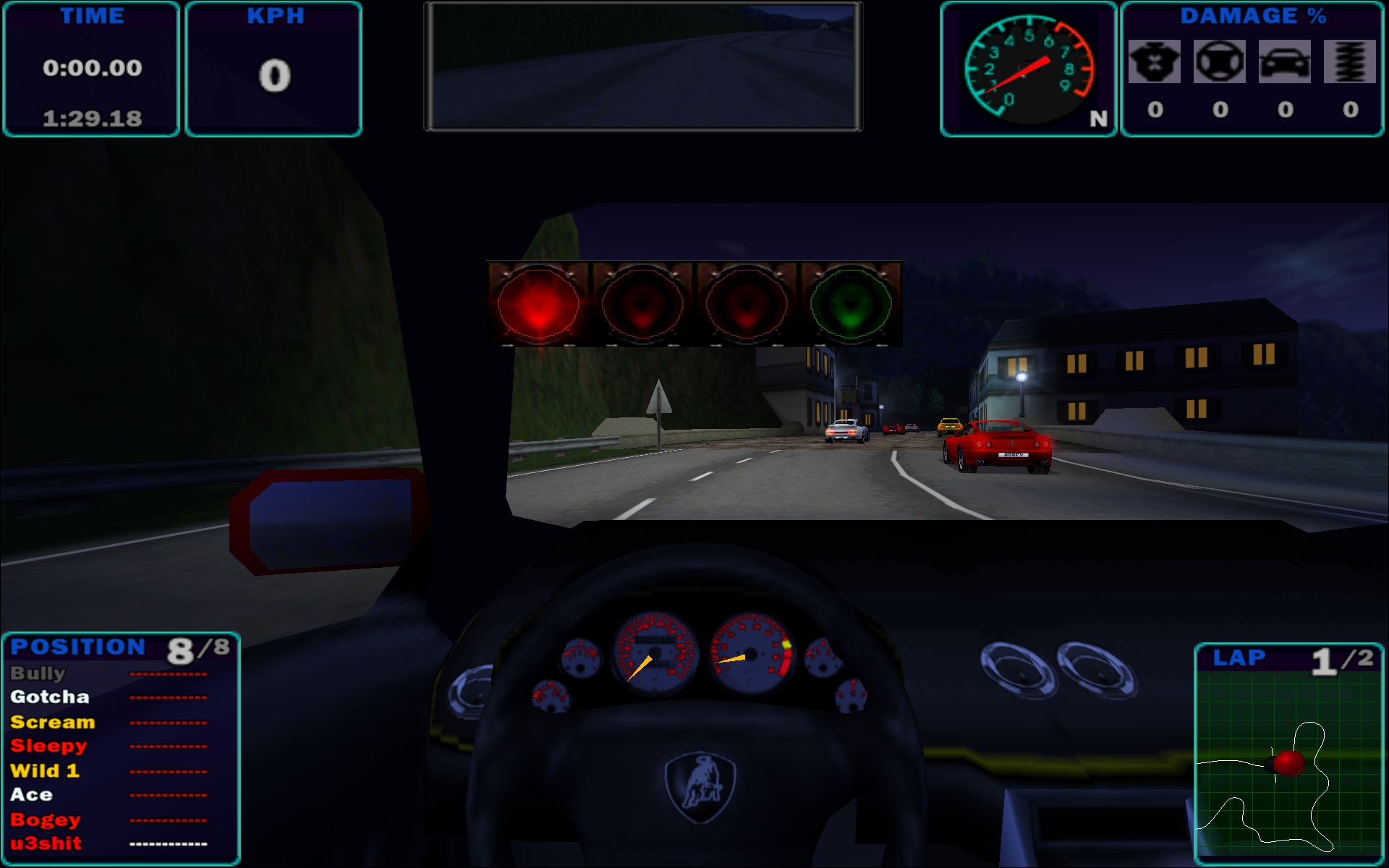Select Scream in the position list

53,722
